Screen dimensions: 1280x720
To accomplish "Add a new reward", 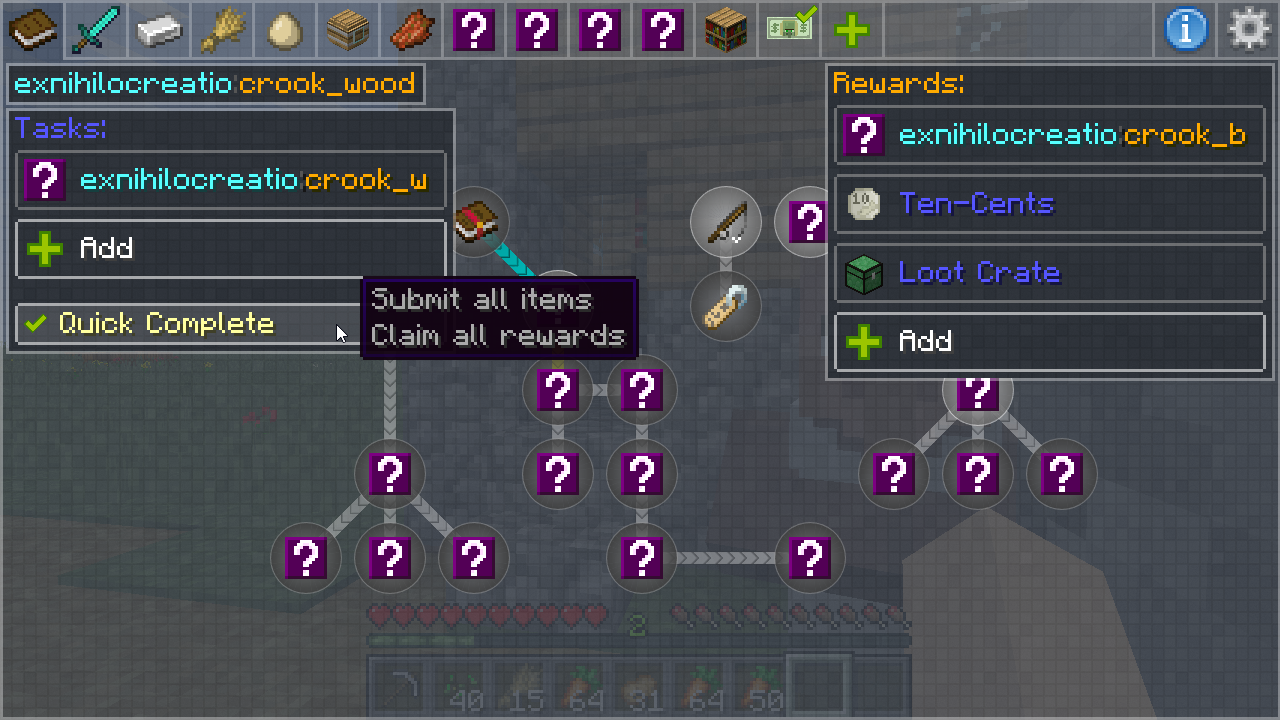I will point(1049,342).
